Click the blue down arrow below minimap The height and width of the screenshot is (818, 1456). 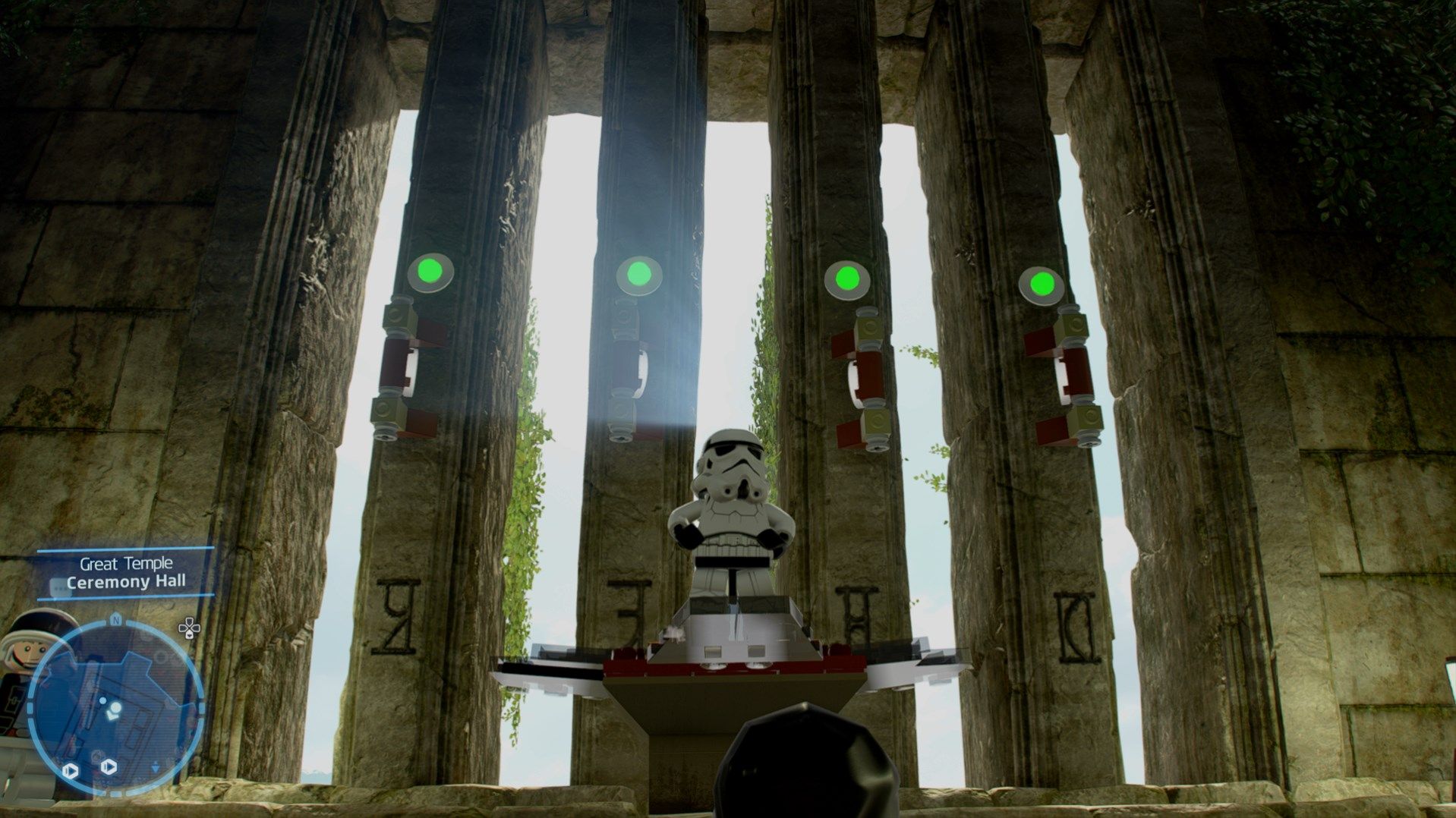[x=154, y=768]
